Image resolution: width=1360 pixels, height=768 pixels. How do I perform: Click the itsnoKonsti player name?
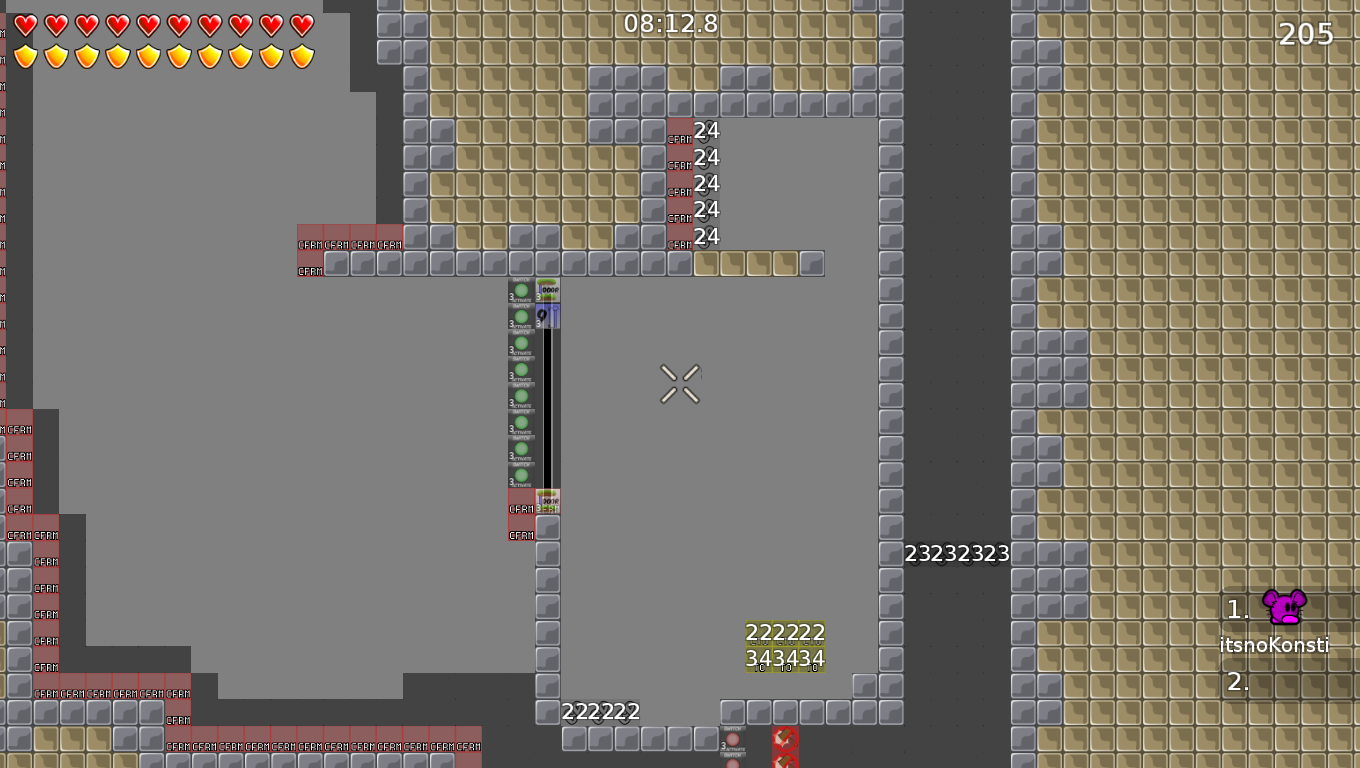[1273, 645]
